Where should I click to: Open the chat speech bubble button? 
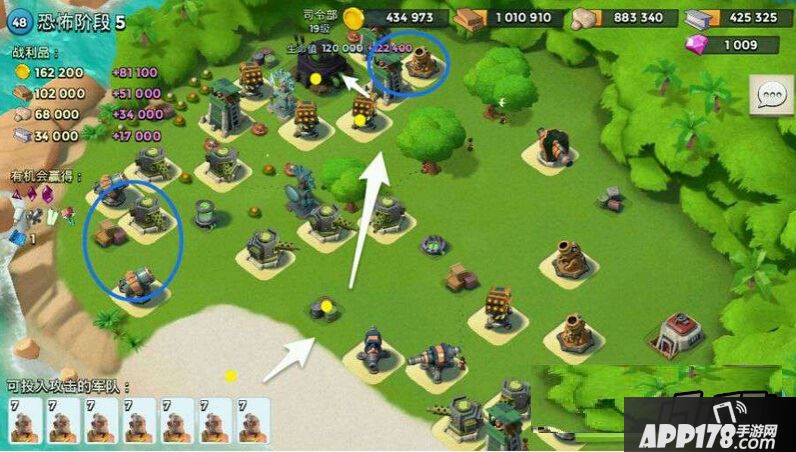click(x=771, y=97)
